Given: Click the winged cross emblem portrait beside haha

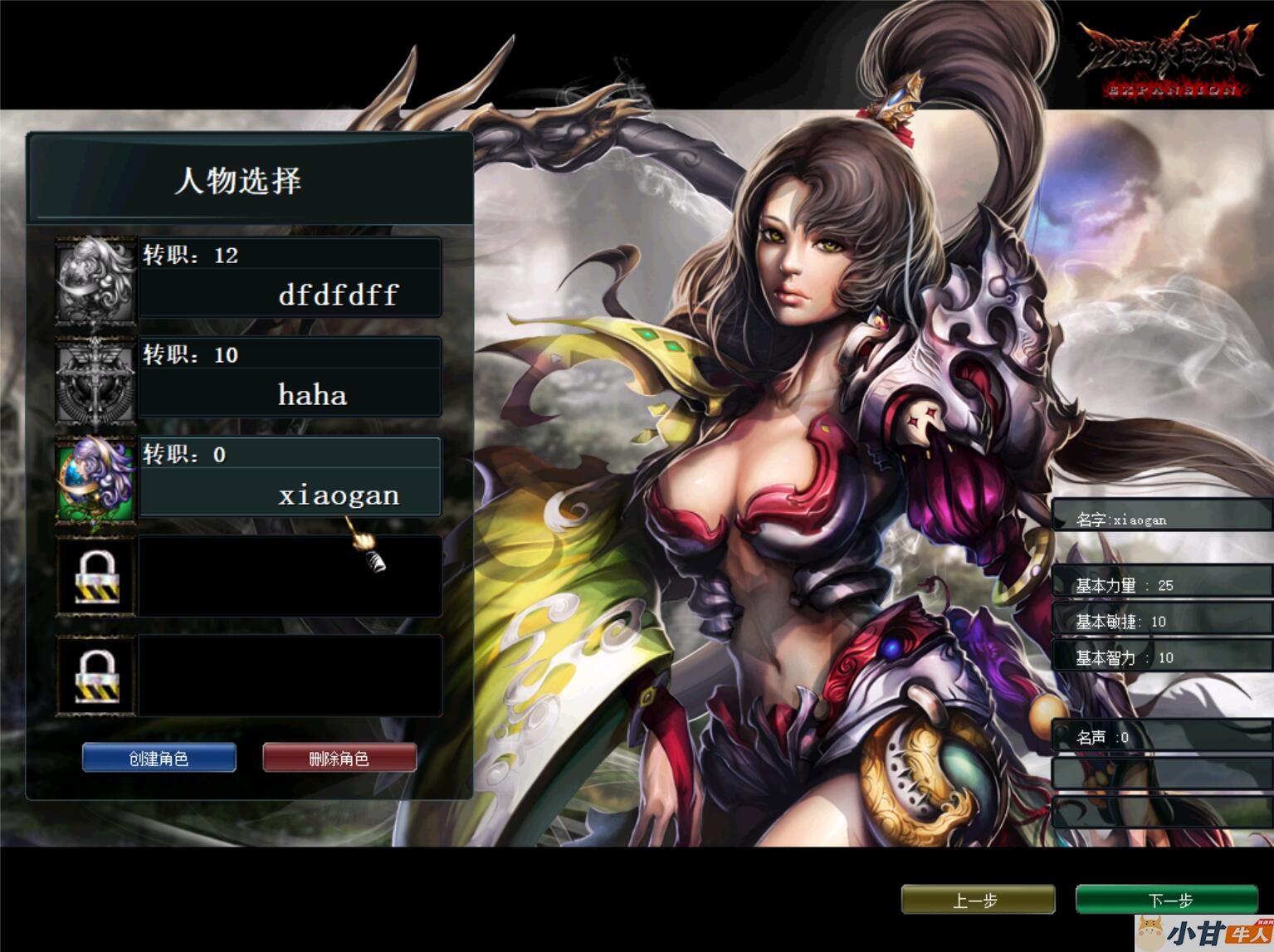Looking at the screenshot, I should (95, 379).
